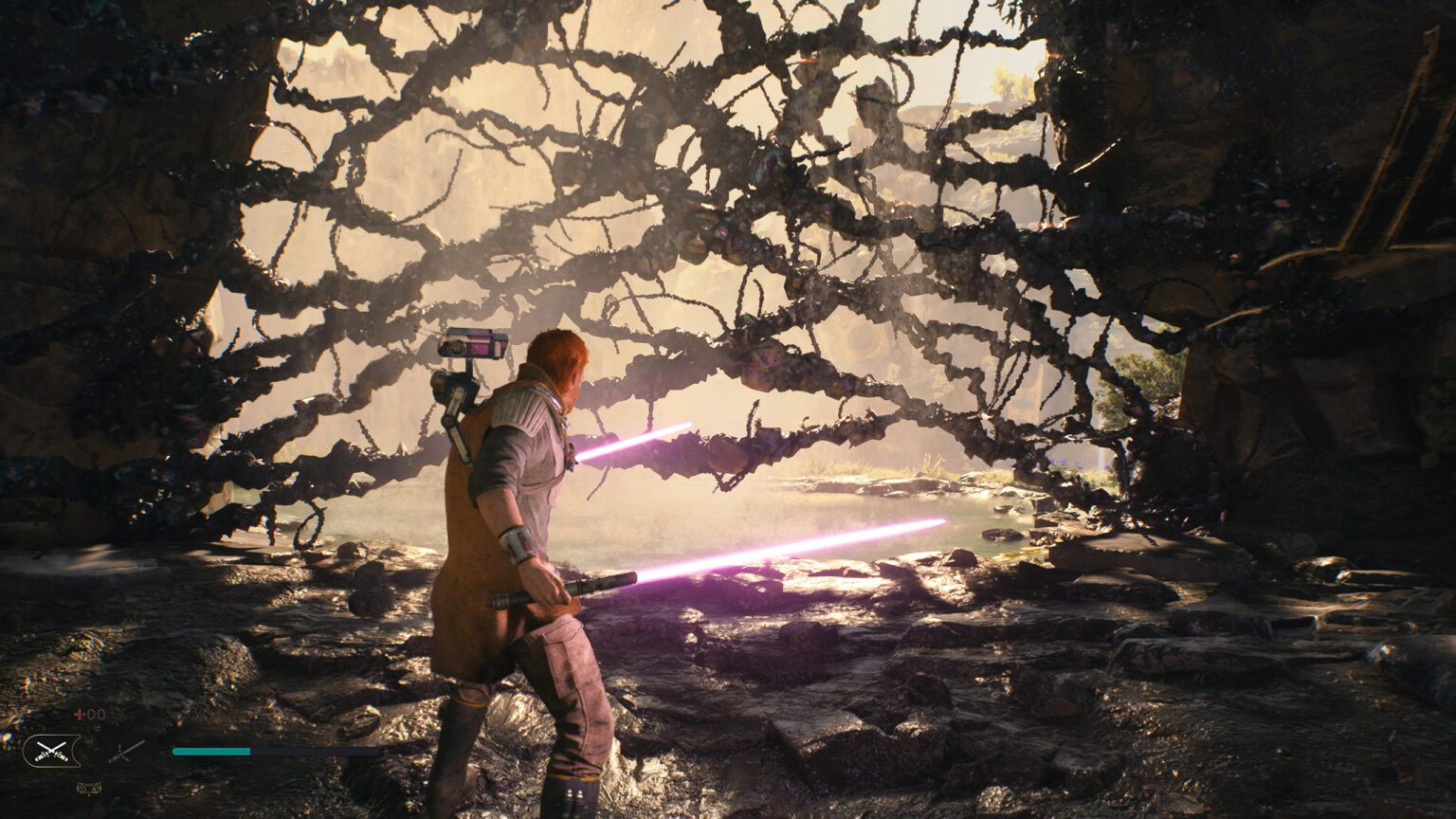Click the controller prompt icon below the stance badge
The image size is (1456, 819).
point(90,788)
